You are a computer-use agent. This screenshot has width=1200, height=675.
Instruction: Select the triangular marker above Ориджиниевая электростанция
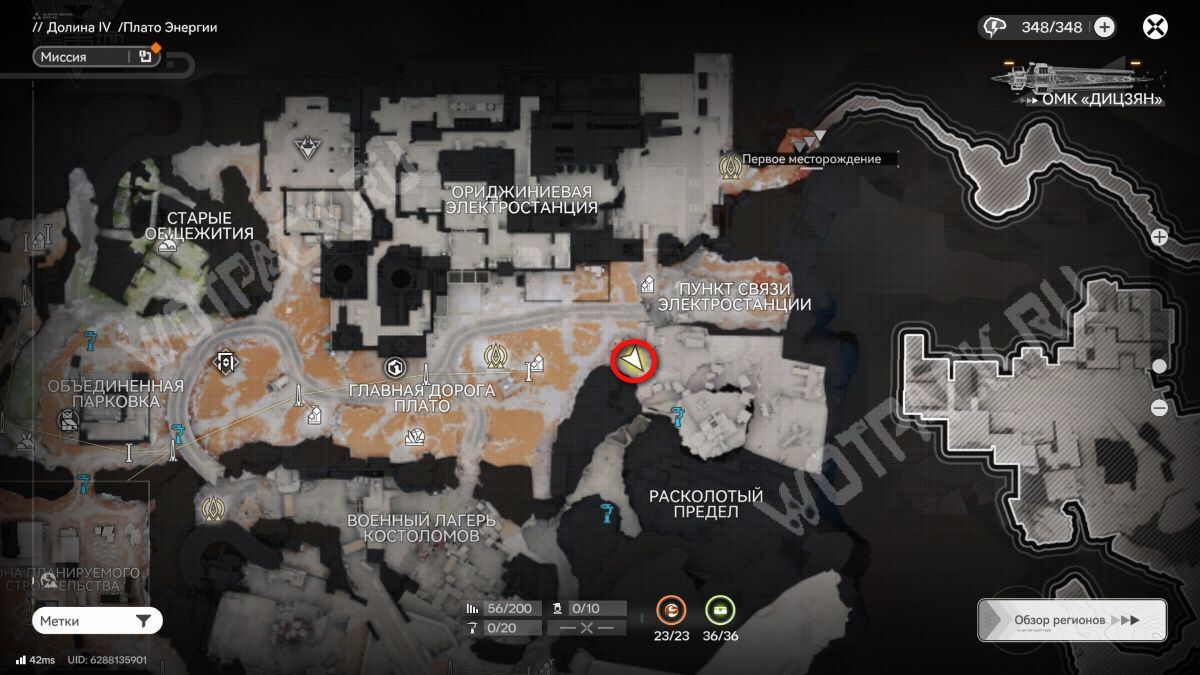306,149
